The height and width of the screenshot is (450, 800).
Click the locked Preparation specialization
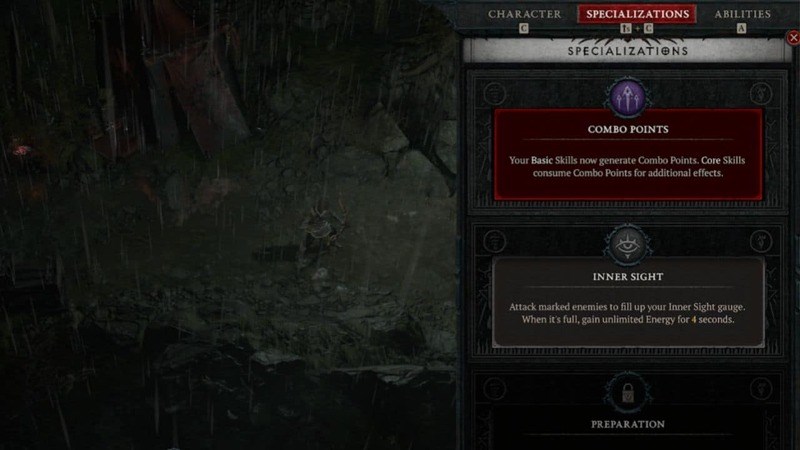628,423
